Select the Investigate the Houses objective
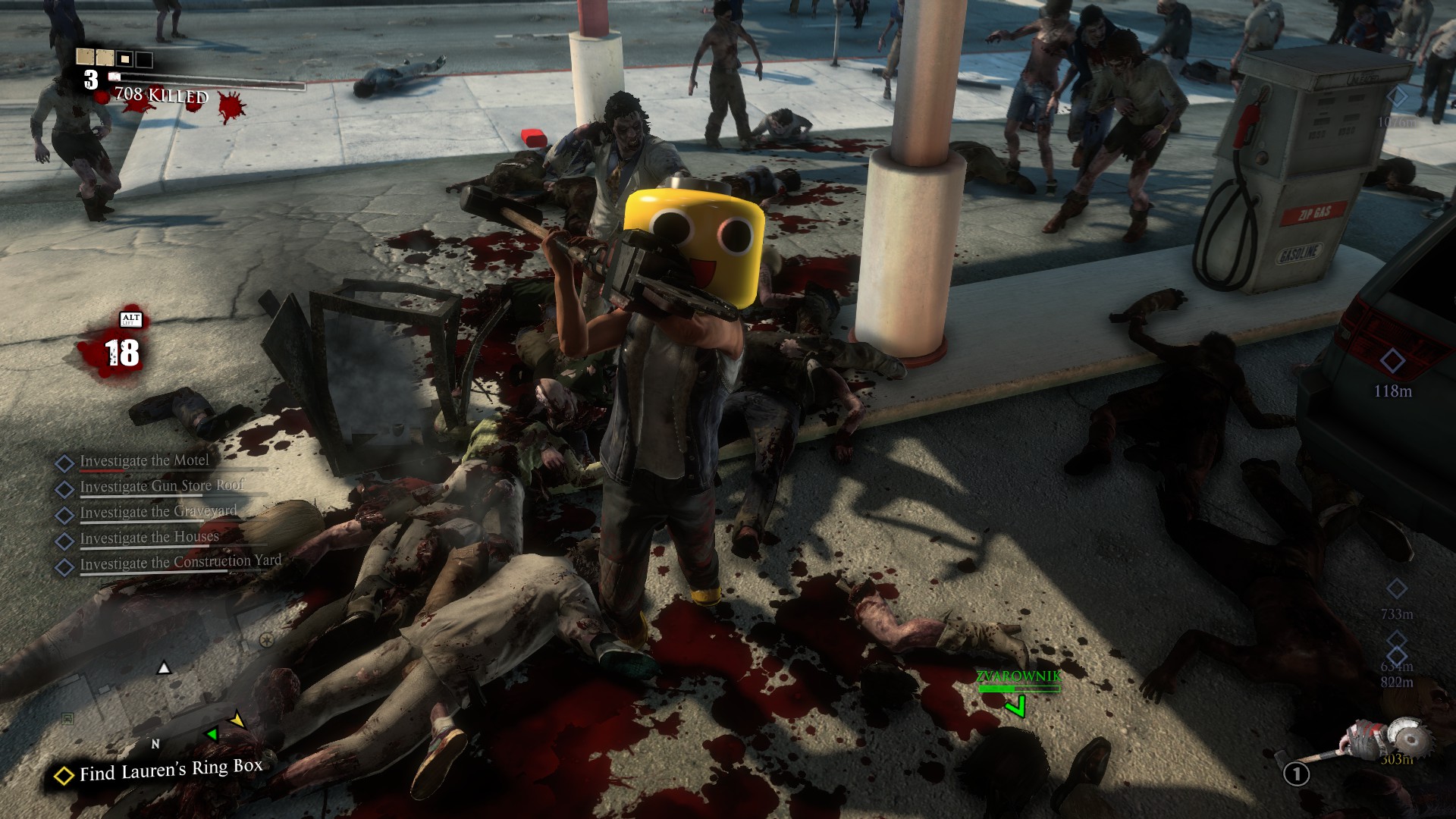Image resolution: width=1456 pixels, height=819 pixels. pos(149,538)
